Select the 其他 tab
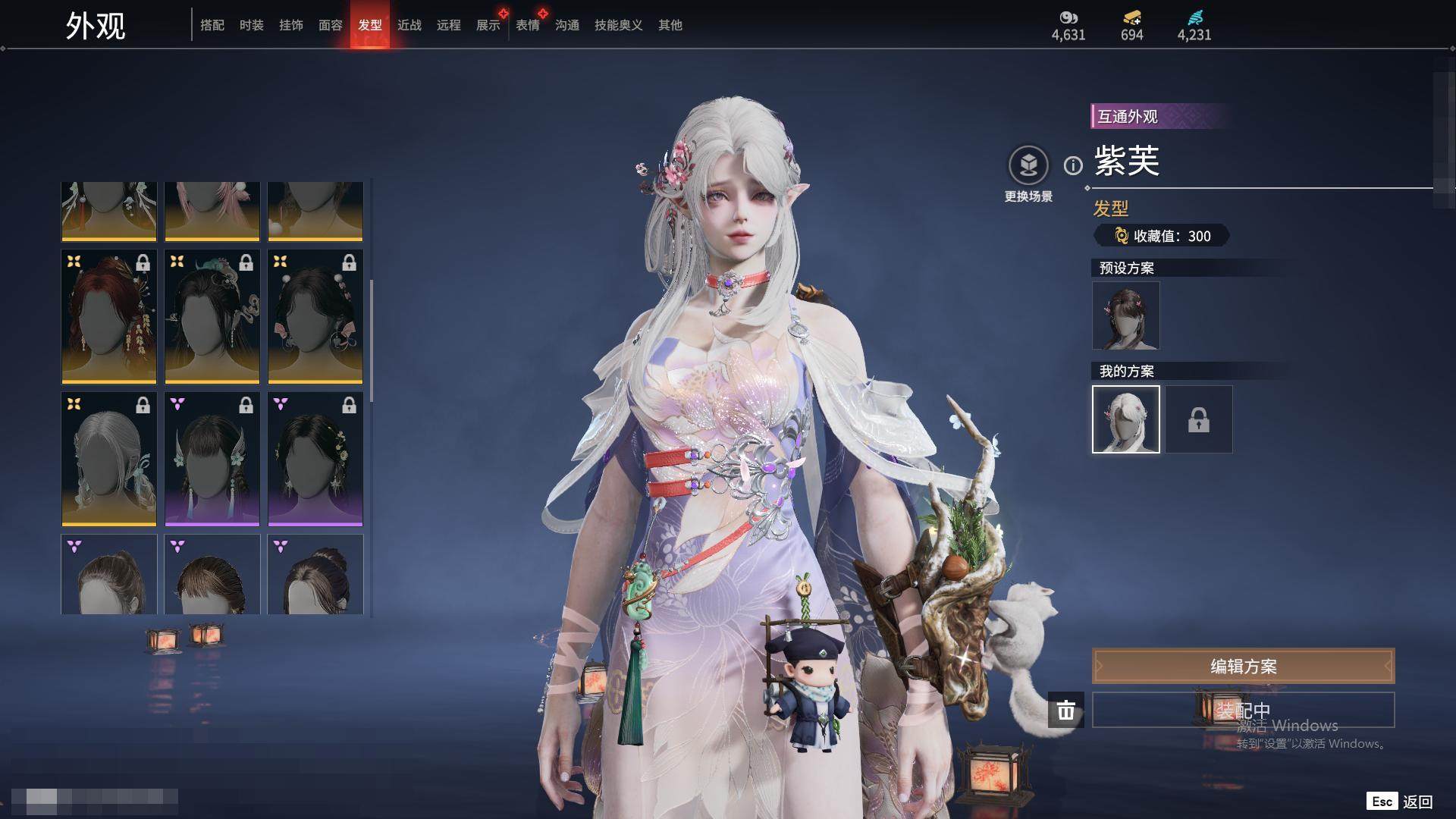The height and width of the screenshot is (819, 1456). click(670, 25)
